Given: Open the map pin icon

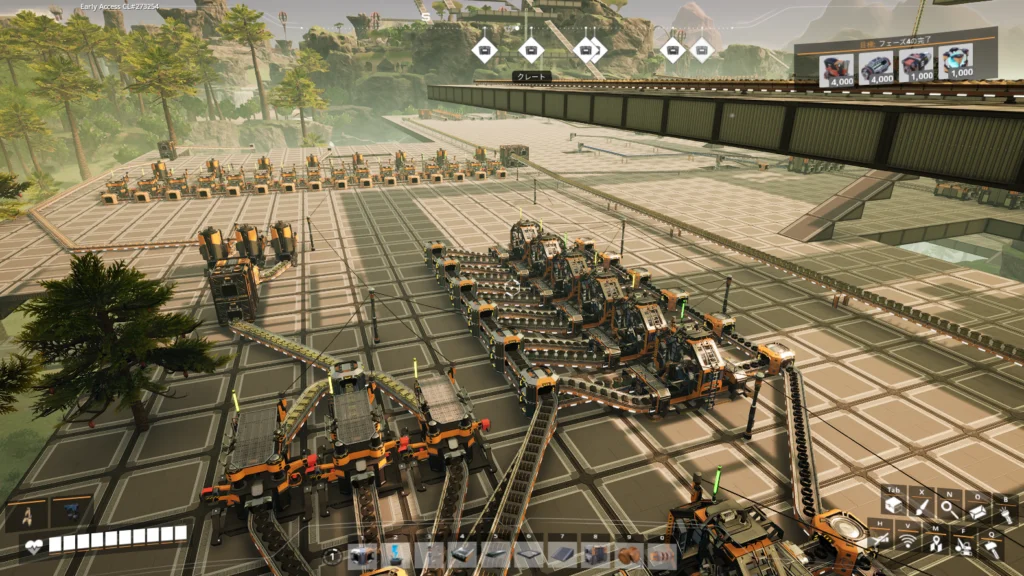Looking at the screenshot, I should coord(935,541).
